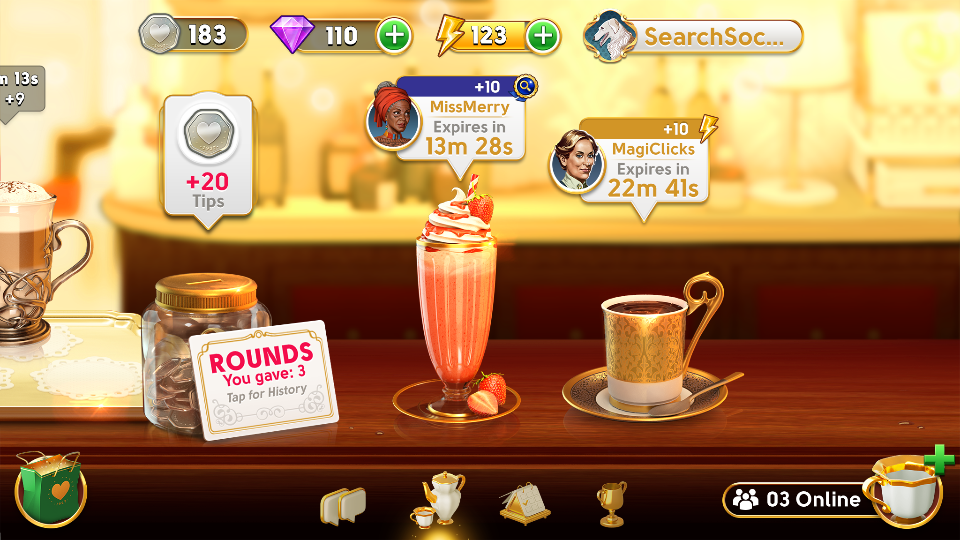
Task: Tap the Rounds card for history
Action: point(264,379)
